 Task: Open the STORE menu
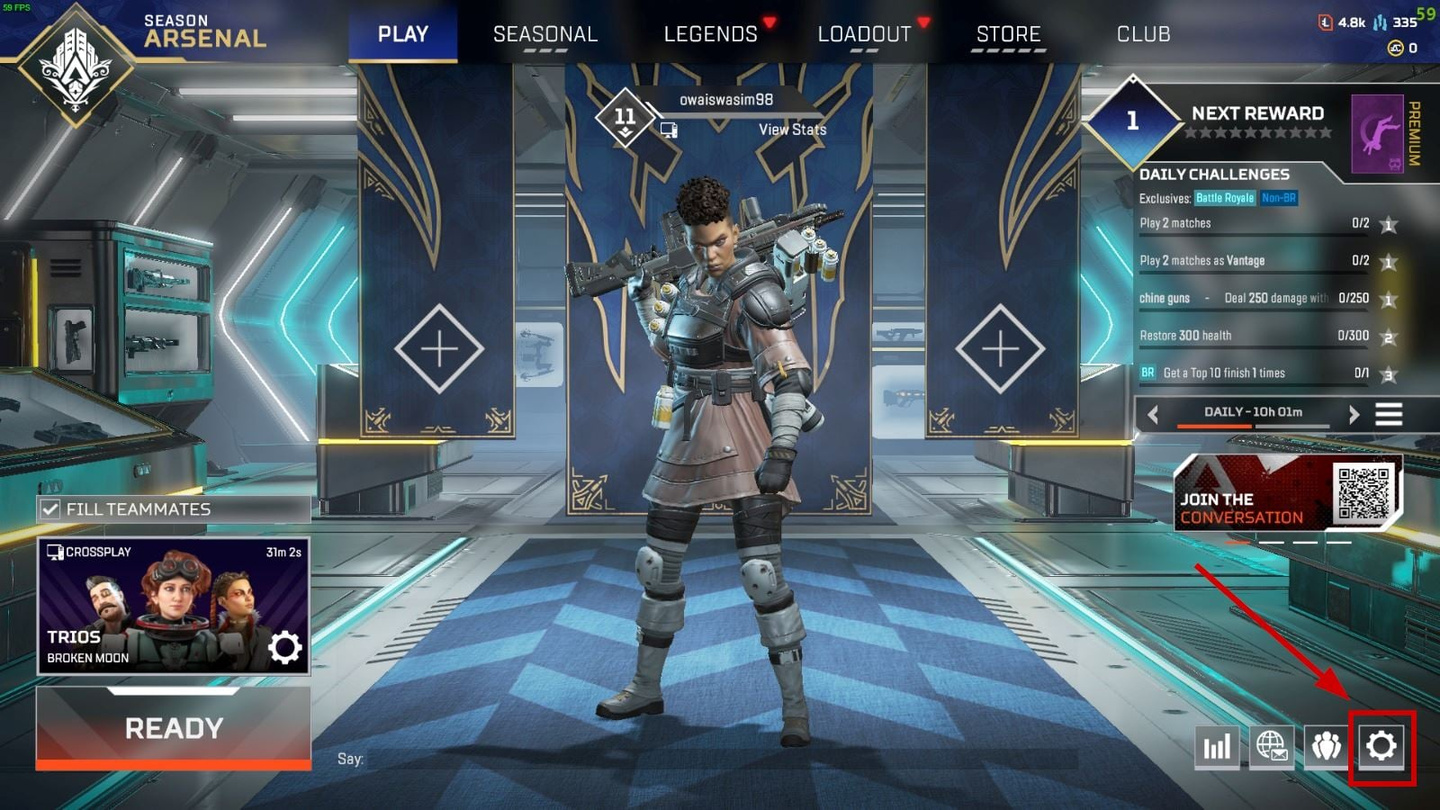click(x=1008, y=33)
